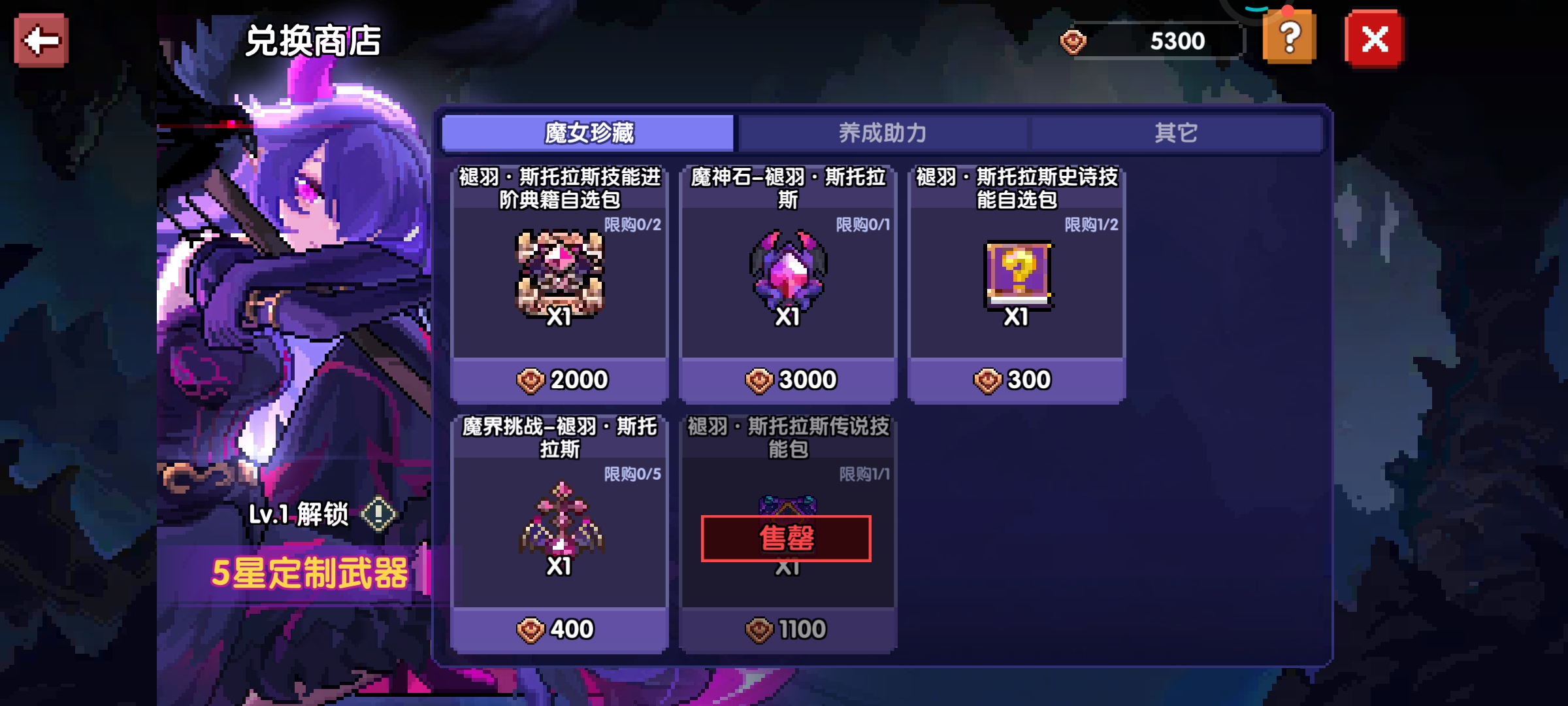
Task: Switch to the 养成助力 tab
Action: click(x=882, y=133)
